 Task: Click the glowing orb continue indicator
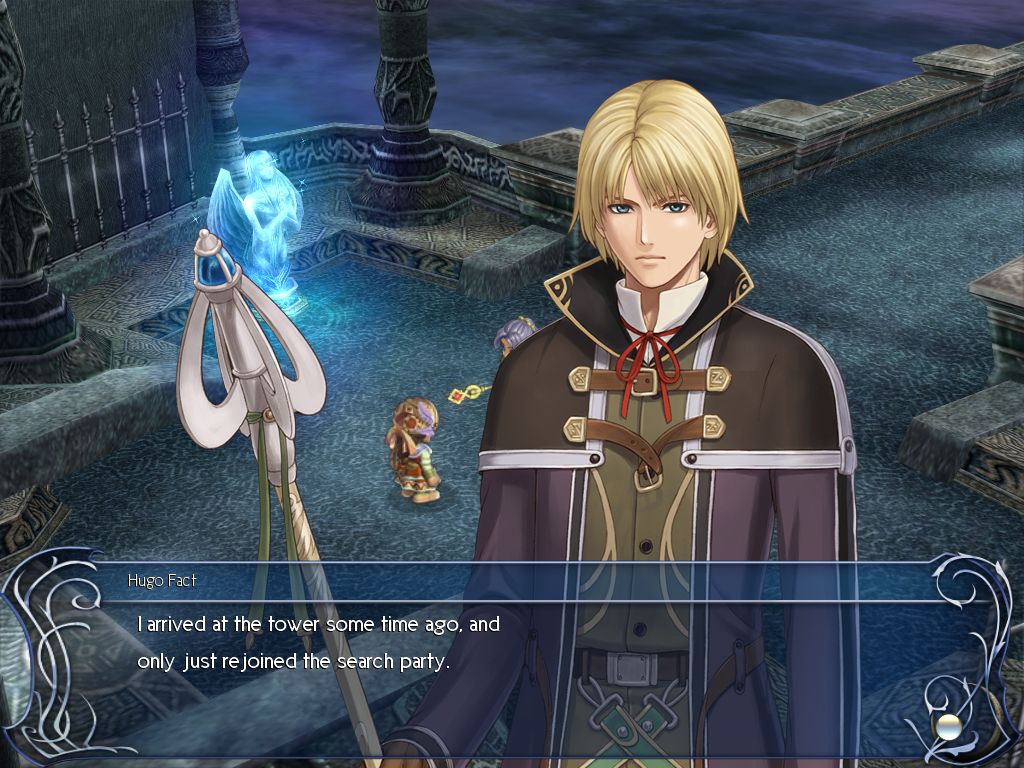[x=943, y=724]
